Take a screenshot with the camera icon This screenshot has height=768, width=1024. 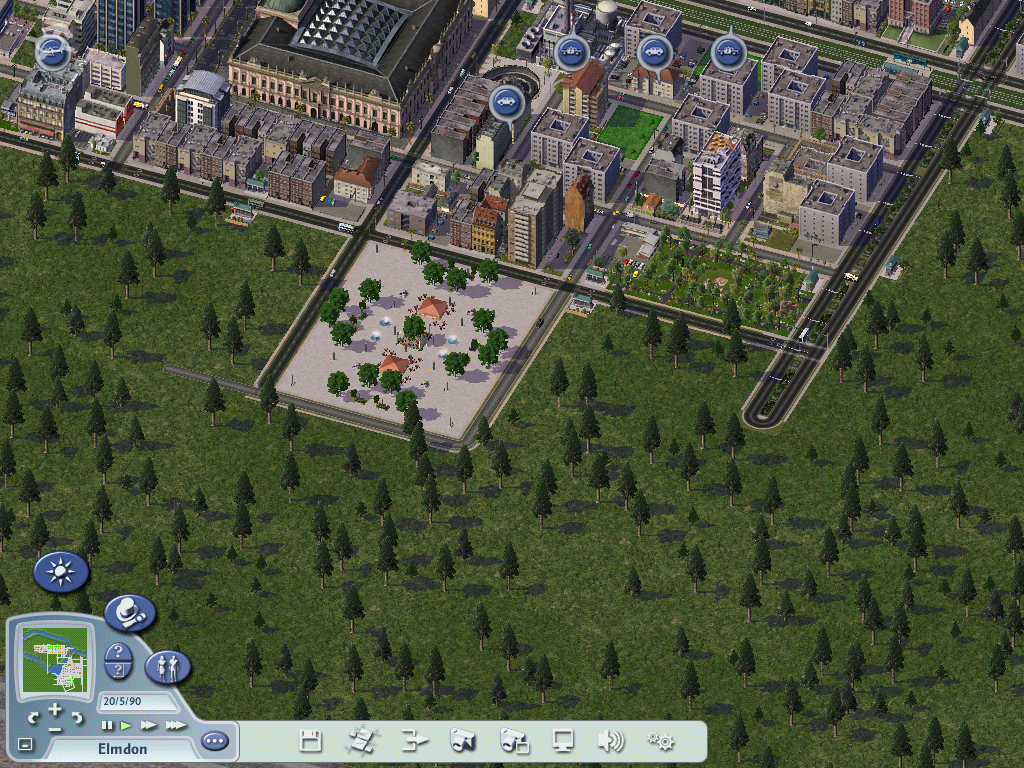462,741
